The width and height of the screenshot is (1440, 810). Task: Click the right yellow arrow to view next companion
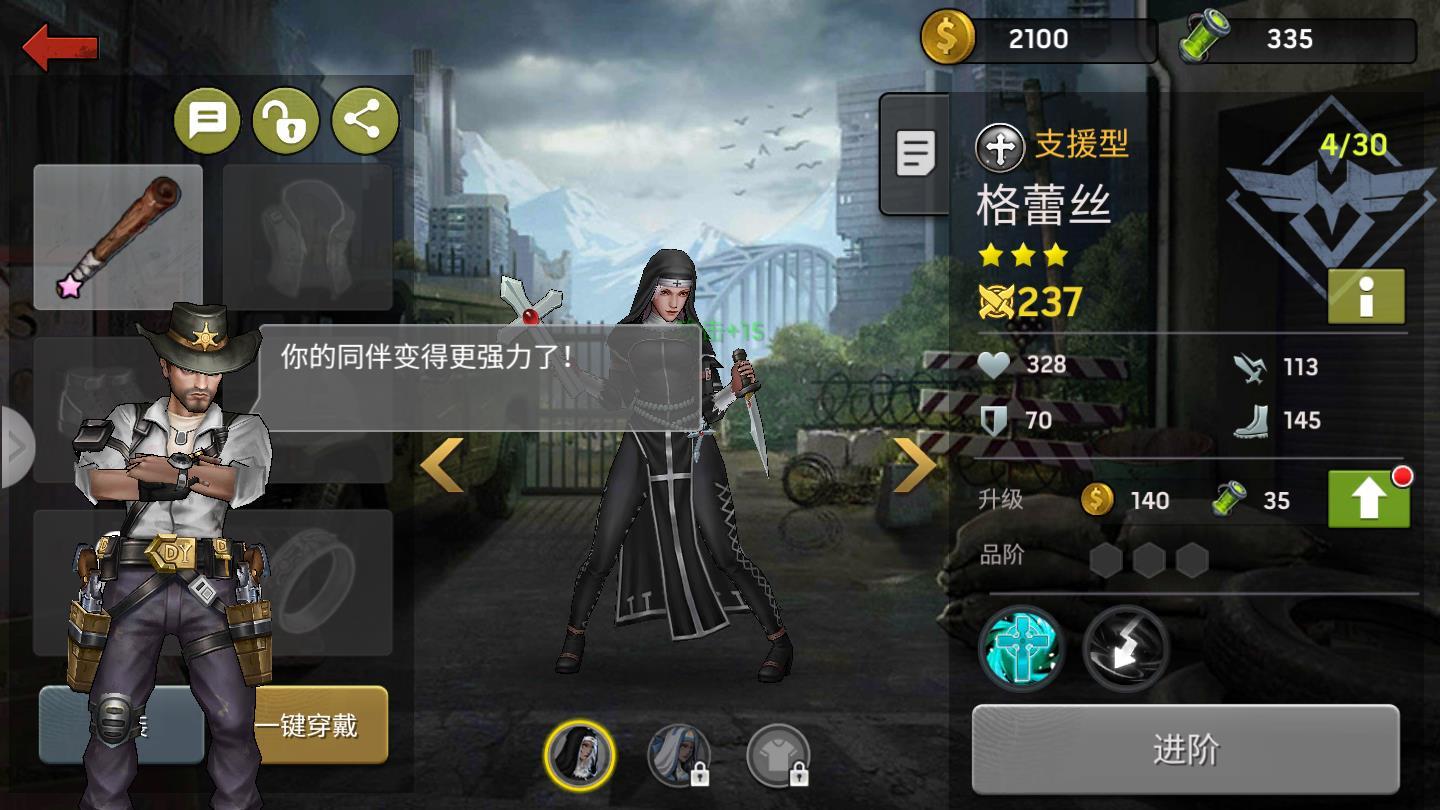pos(914,462)
